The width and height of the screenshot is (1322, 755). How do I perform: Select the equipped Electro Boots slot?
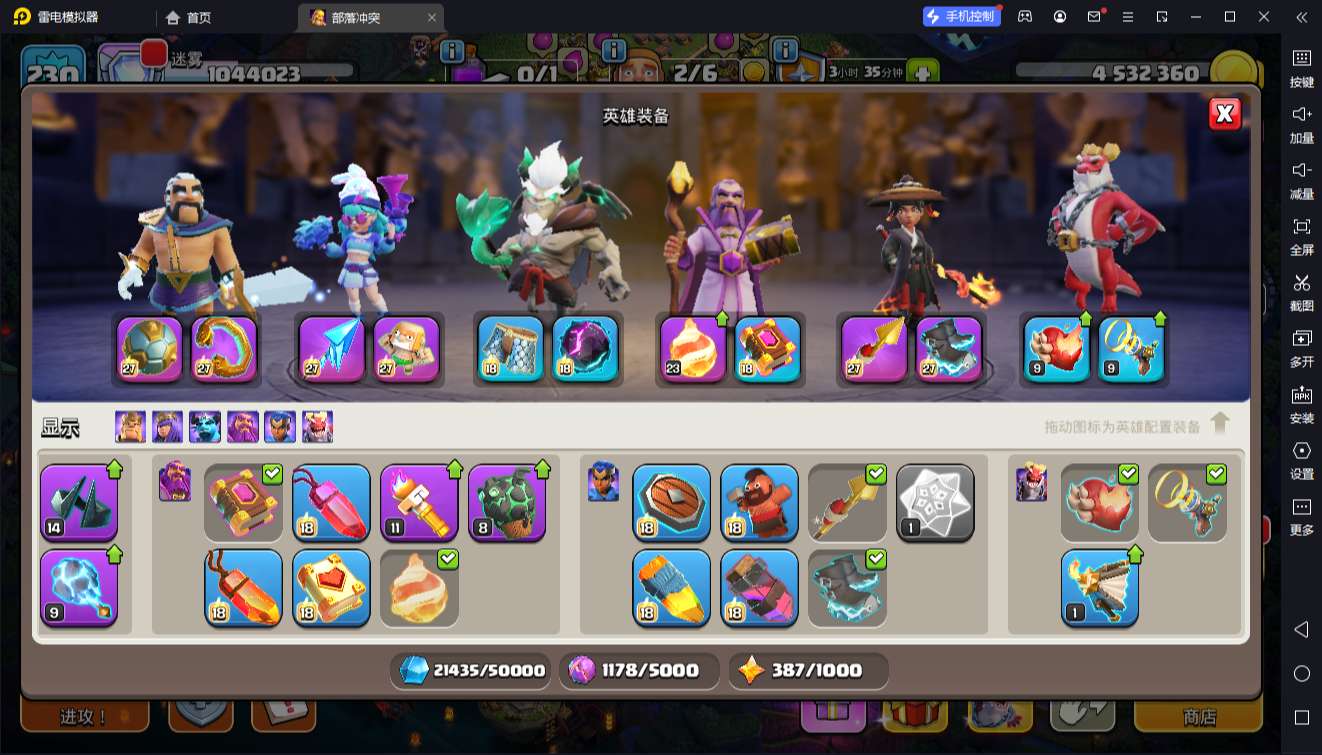tap(949, 348)
